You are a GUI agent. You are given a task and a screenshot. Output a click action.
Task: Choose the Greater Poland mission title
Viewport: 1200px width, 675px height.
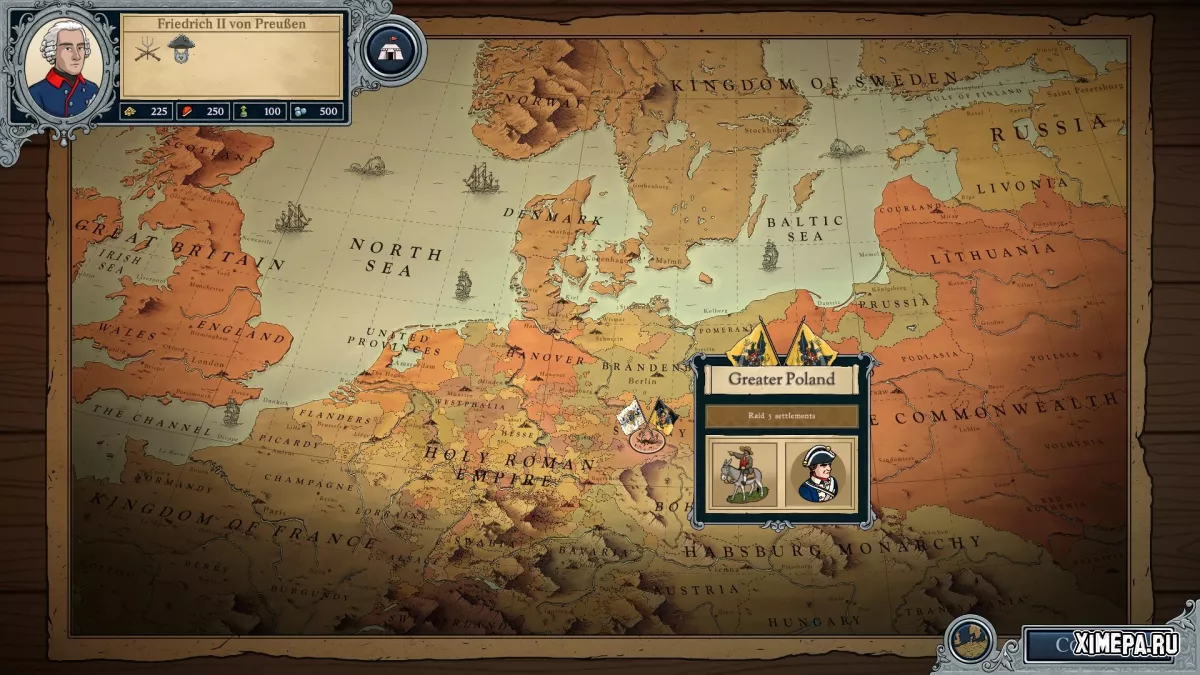click(x=781, y=379)
